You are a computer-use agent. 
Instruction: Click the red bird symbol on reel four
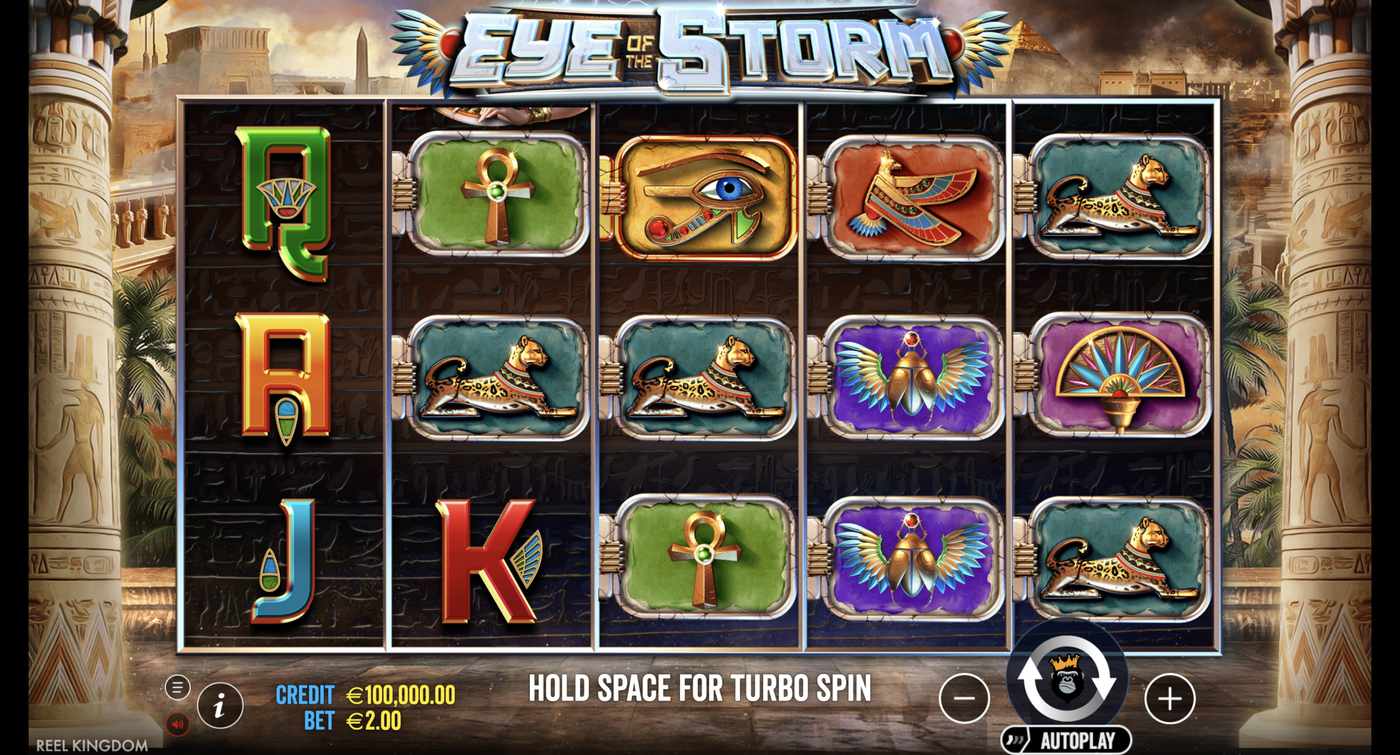point(912,195)
